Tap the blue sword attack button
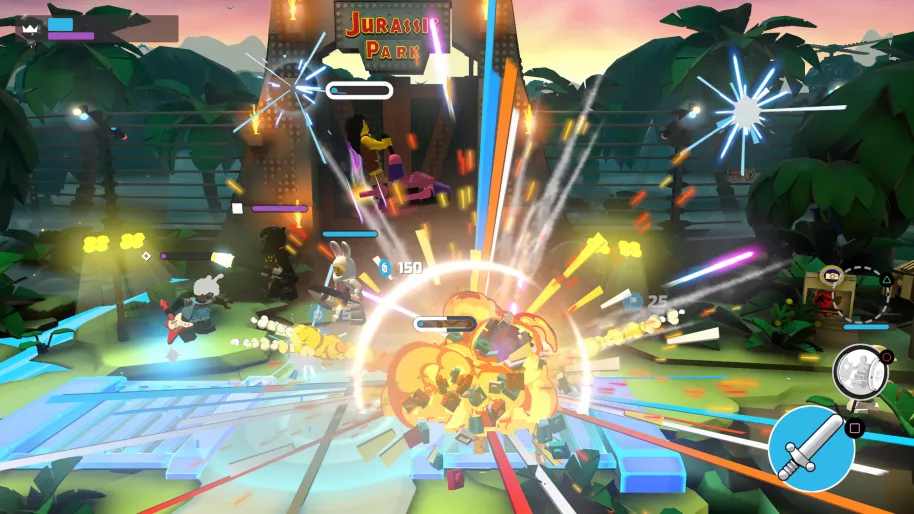 pyautogui.click(x=811, y=449)
